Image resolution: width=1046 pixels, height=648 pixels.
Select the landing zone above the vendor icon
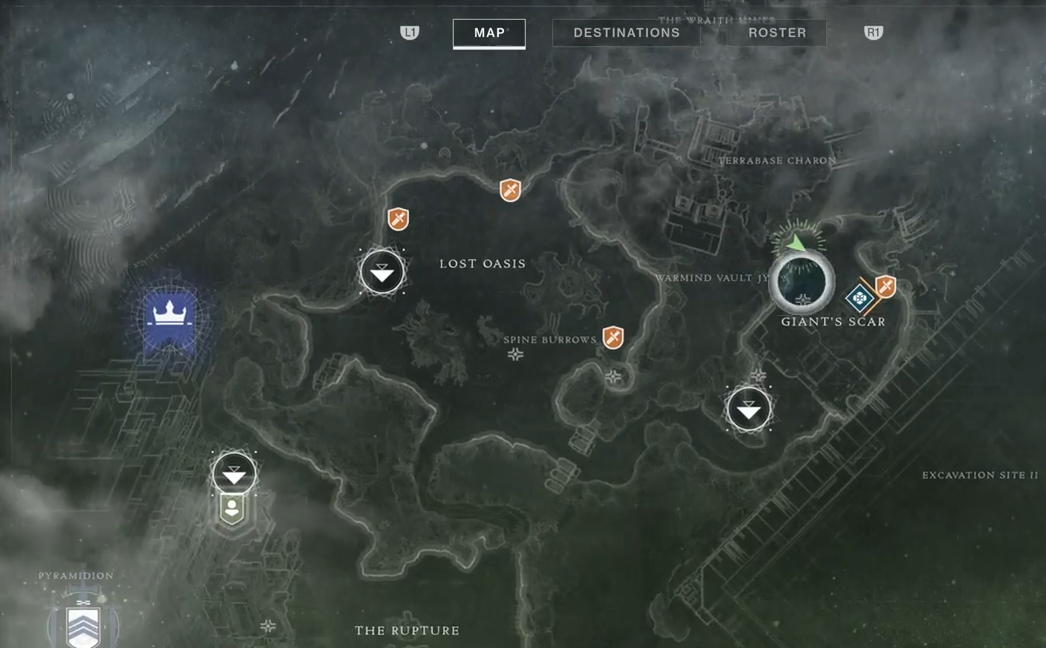pos(234,474)
